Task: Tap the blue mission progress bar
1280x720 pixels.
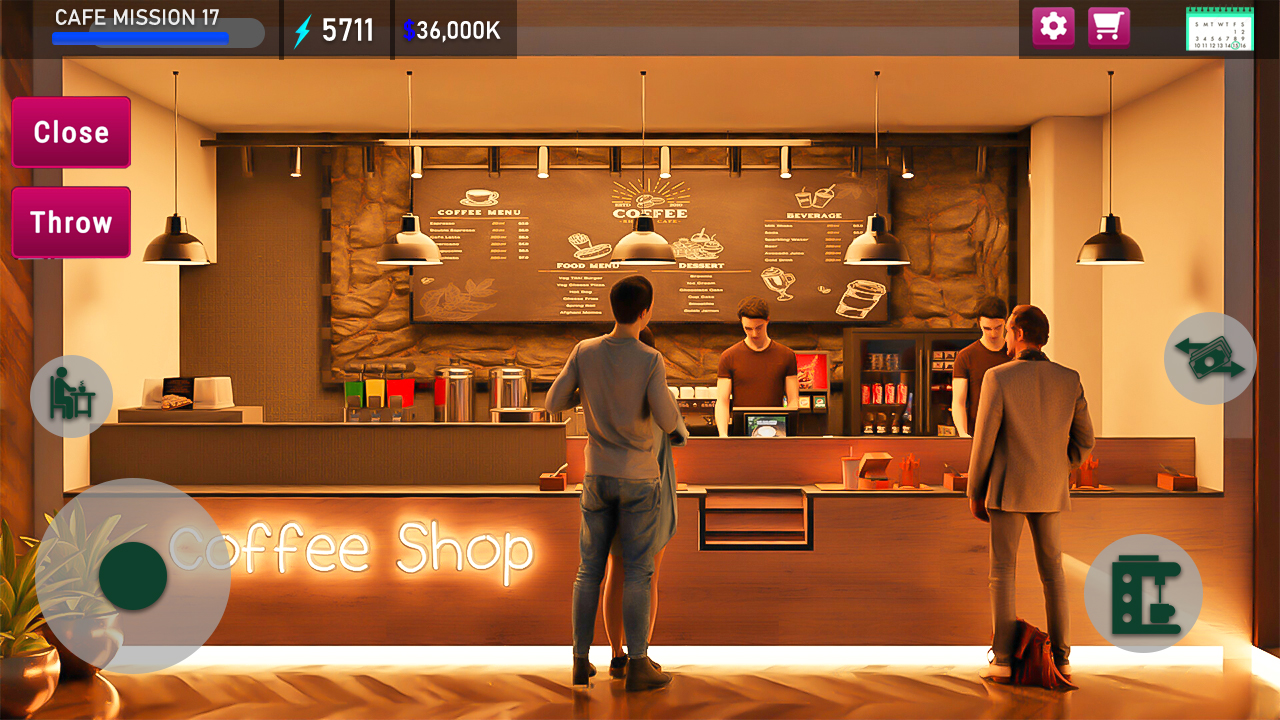Action: point(140,36)
